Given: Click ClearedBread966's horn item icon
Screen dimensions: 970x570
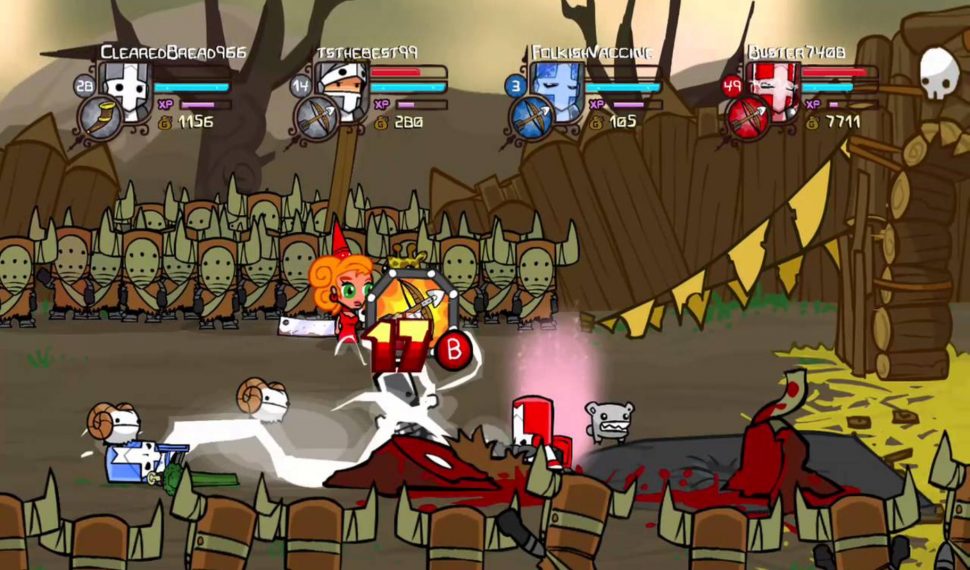Looking at the screenshot, I should click(x=101, y=118).
